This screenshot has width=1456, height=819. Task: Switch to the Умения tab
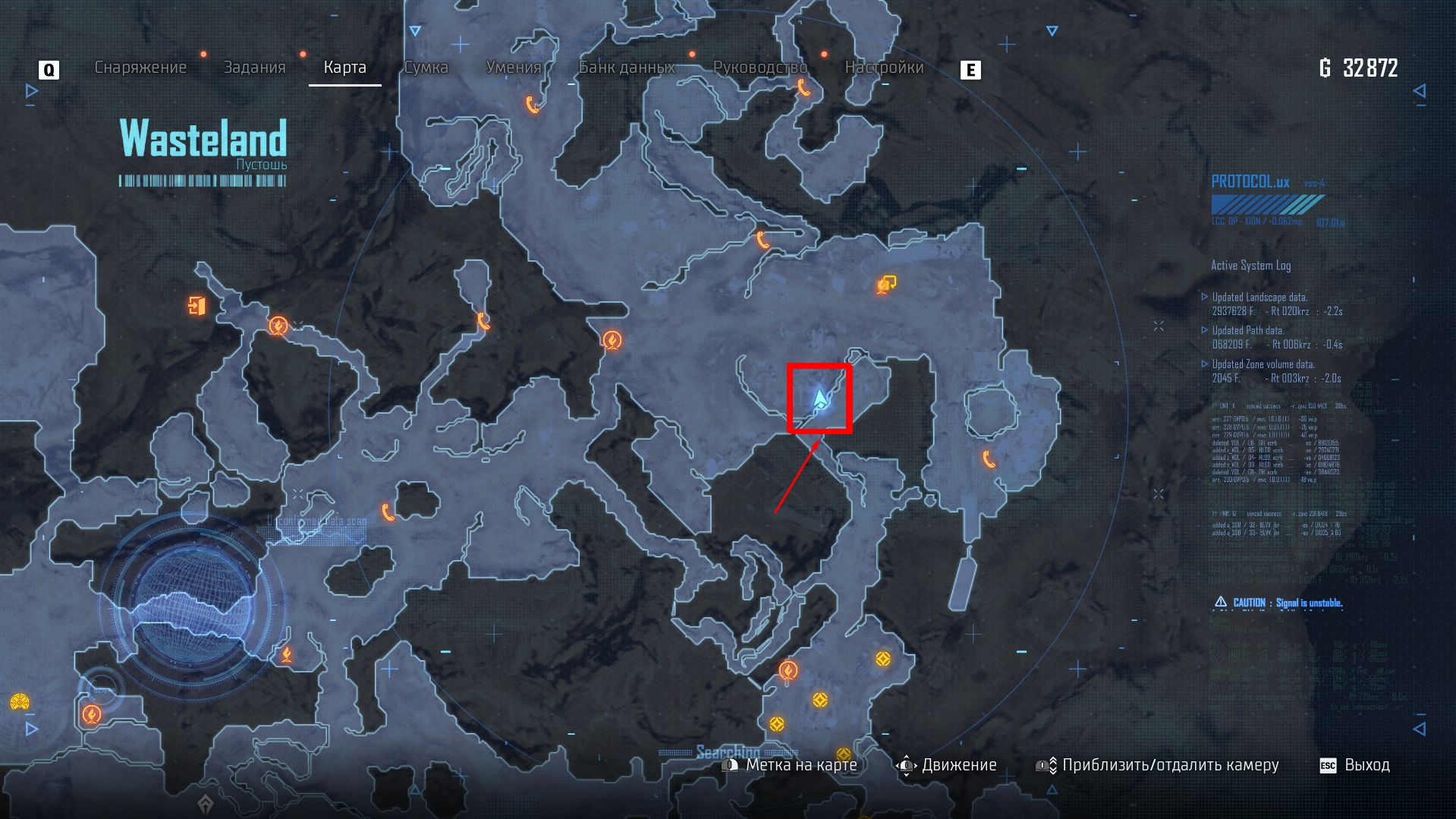(514, 68)
